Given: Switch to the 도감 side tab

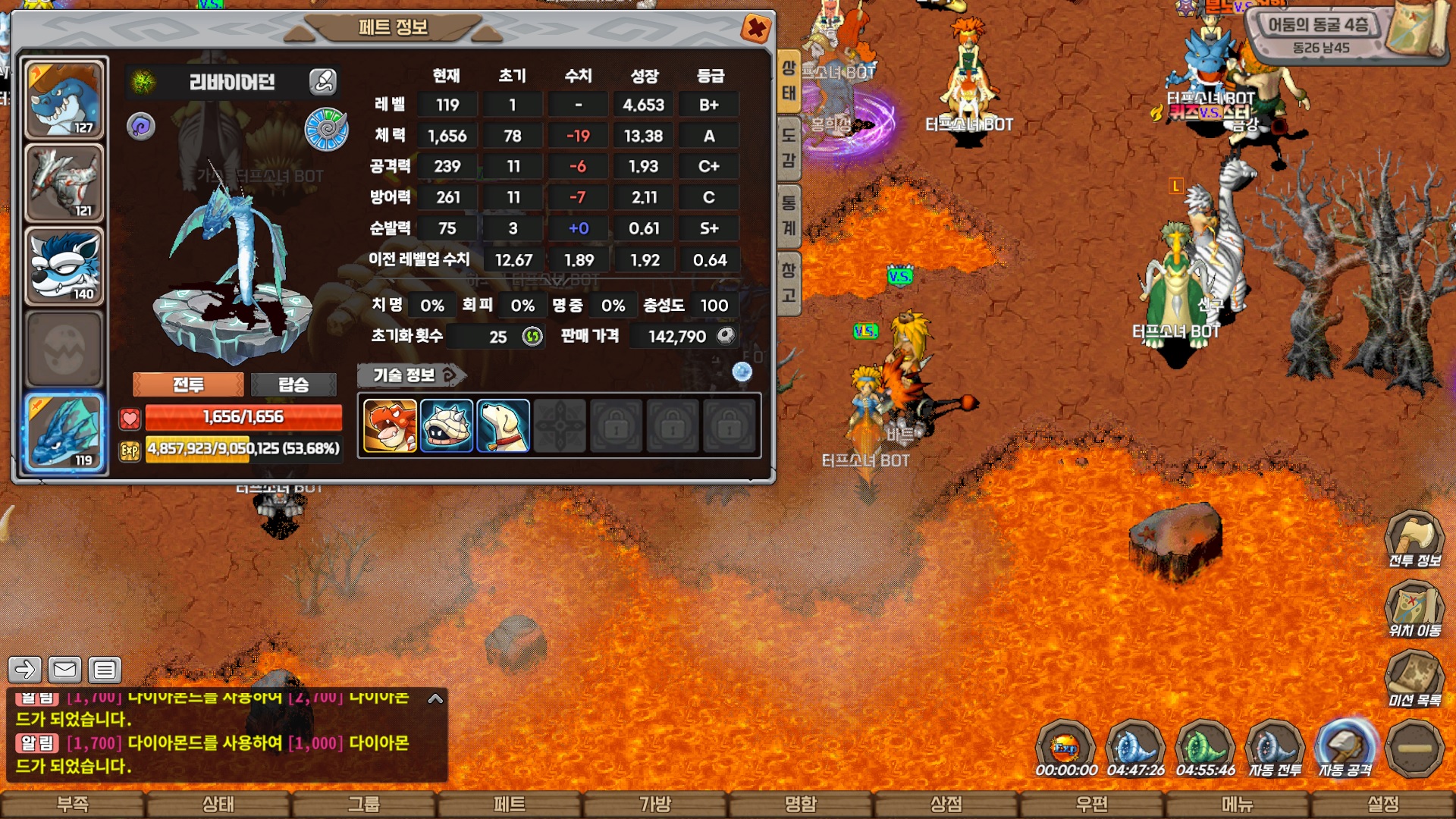Looking at the screenshot, I should pos(789,149).
